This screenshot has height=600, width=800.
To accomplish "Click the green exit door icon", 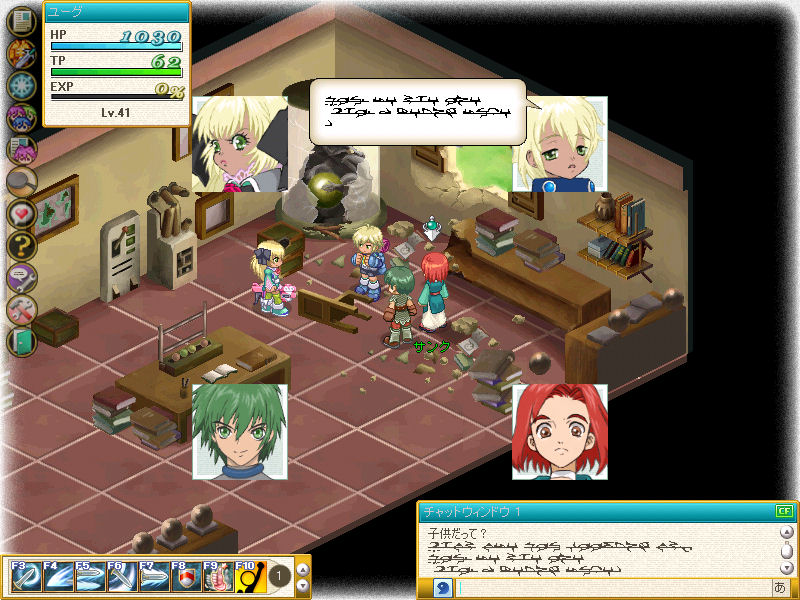I will 21,341.
